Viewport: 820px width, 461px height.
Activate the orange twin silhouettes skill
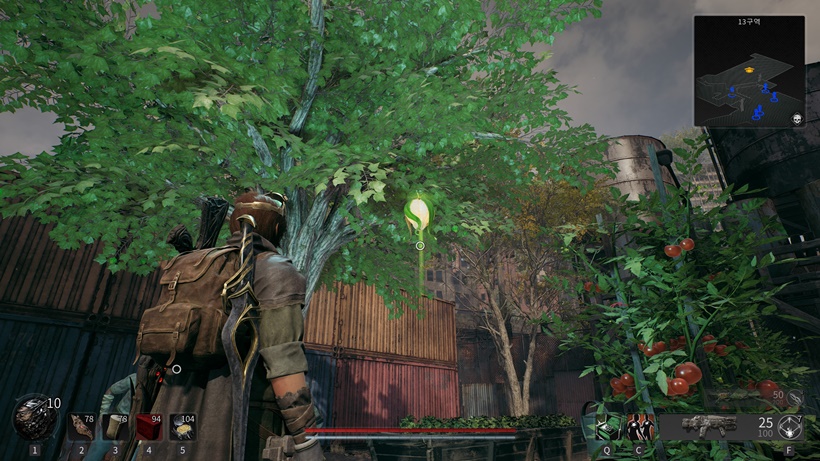[640, 428]
